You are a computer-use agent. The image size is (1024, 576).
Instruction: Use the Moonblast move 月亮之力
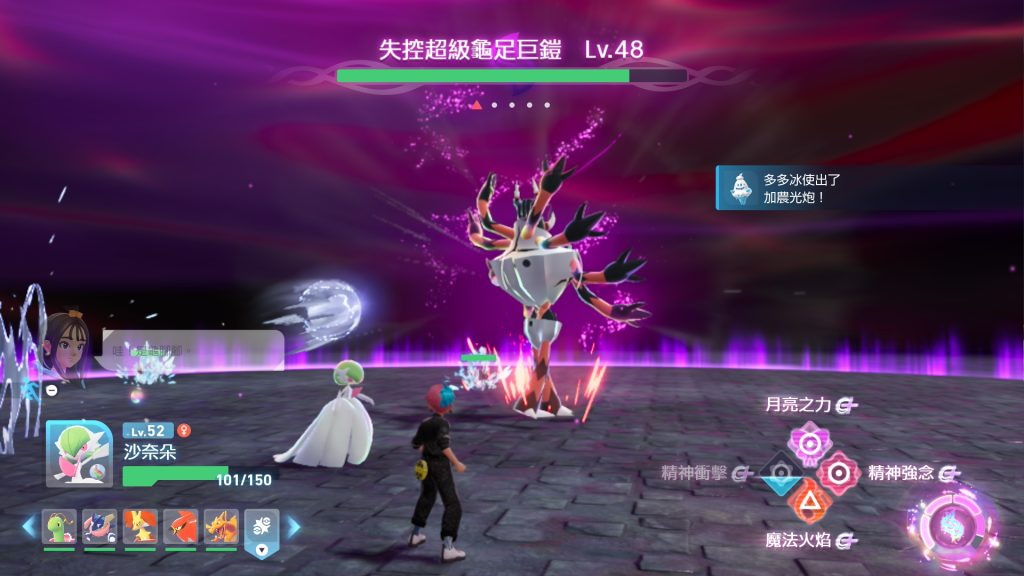806,440
